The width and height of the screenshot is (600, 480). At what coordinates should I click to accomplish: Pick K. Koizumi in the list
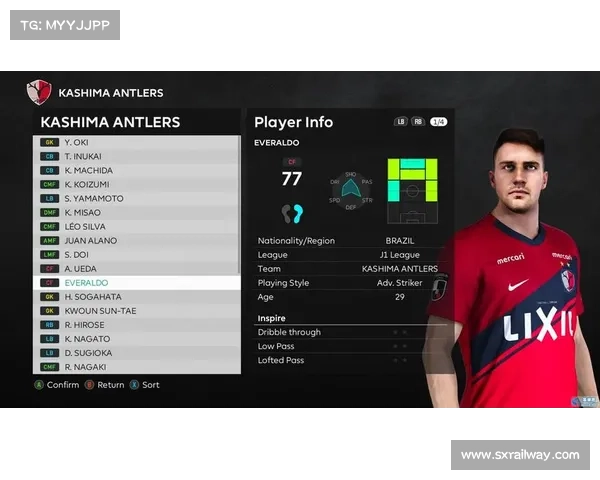tap(137, 184)
